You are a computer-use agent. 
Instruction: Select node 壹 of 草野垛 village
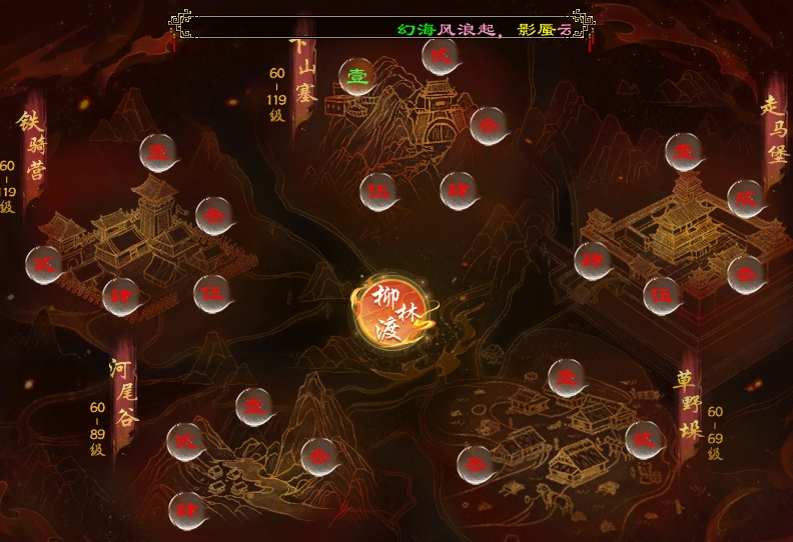(x=567, y=378)
